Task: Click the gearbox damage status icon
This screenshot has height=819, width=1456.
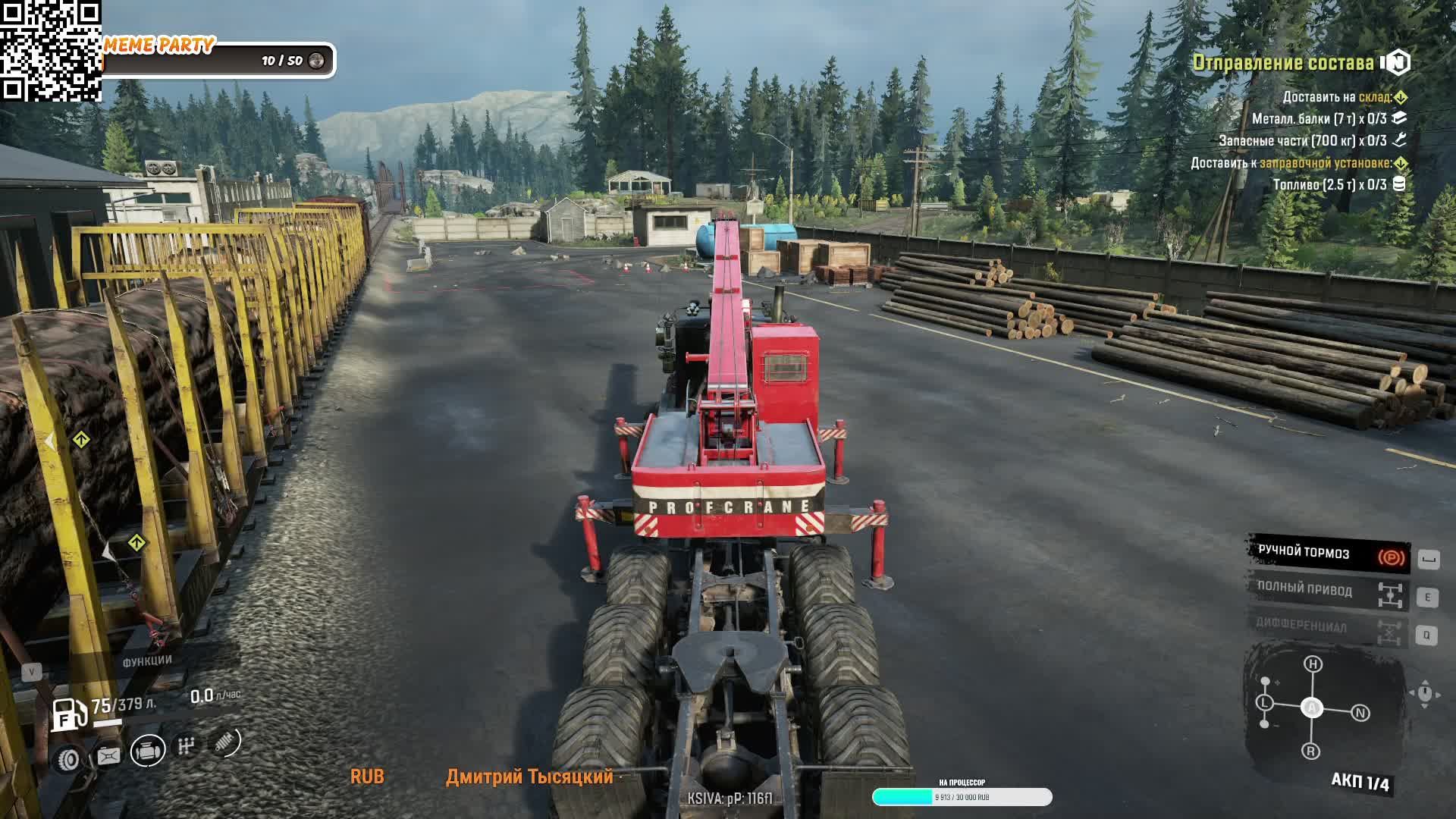Action: coord(186,747)
